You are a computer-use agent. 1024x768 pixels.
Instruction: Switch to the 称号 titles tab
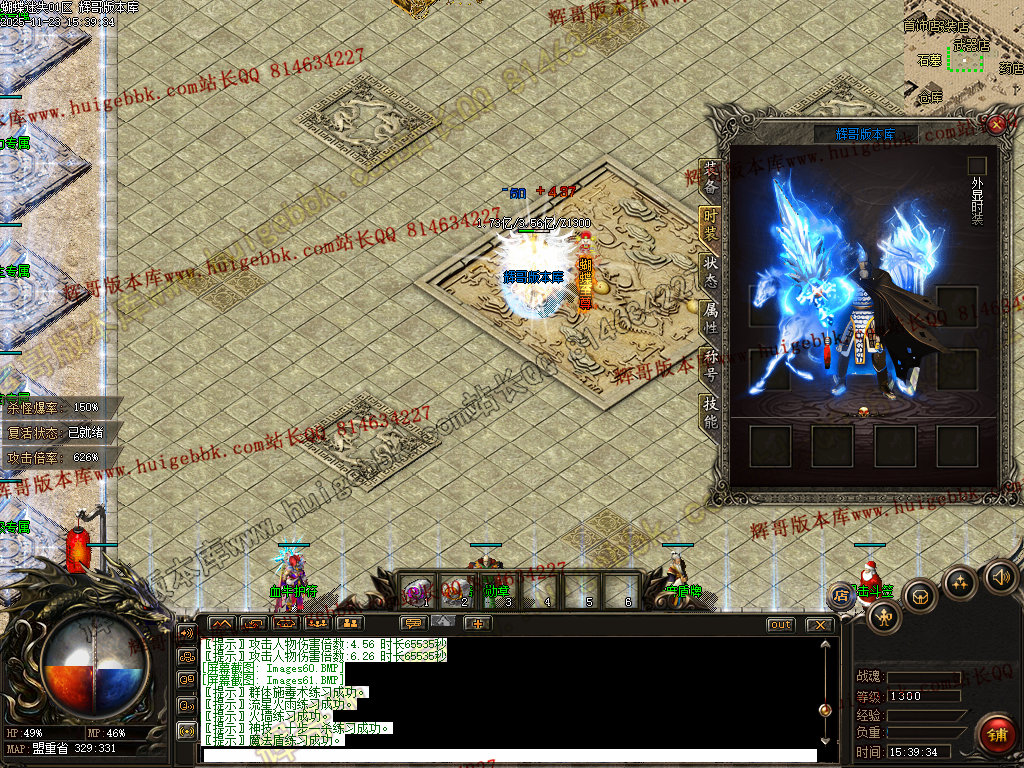(710, 366)
